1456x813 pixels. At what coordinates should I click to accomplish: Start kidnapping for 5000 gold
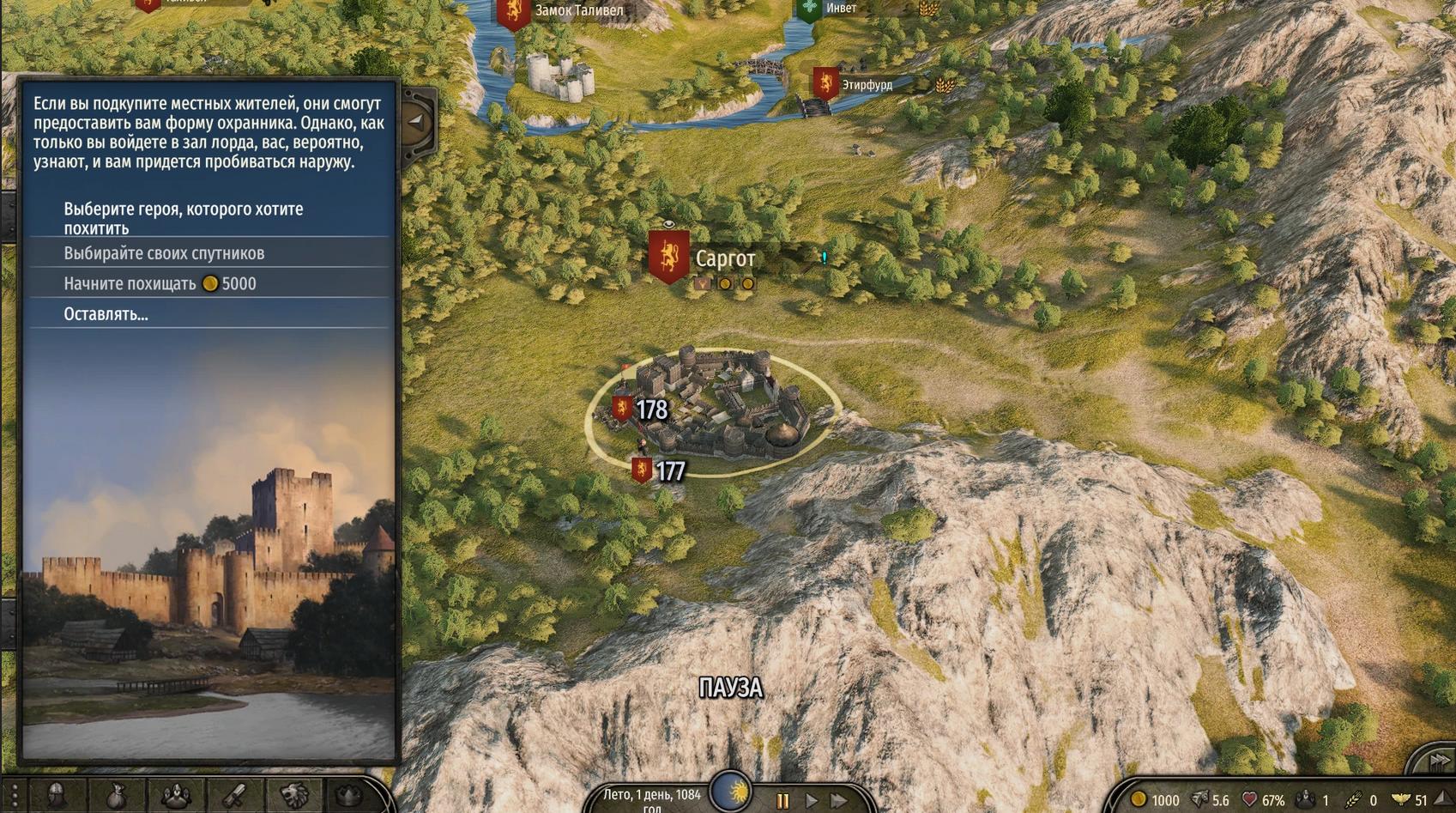coord(160,284)
